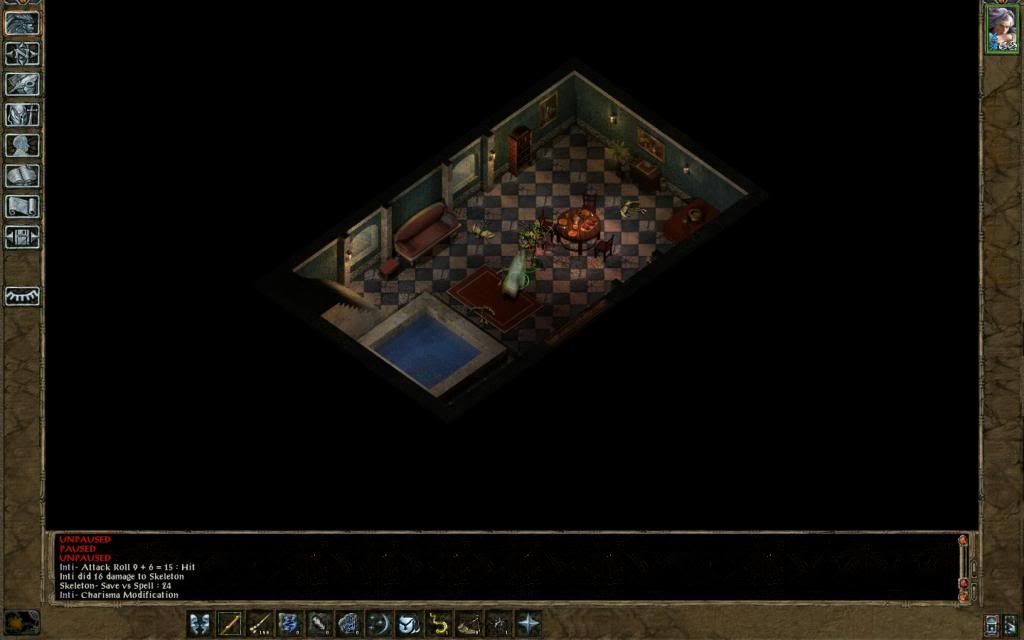Select the arrows quick weapon slot
The width and height of the screenshot is (1024, 640).
260,623
